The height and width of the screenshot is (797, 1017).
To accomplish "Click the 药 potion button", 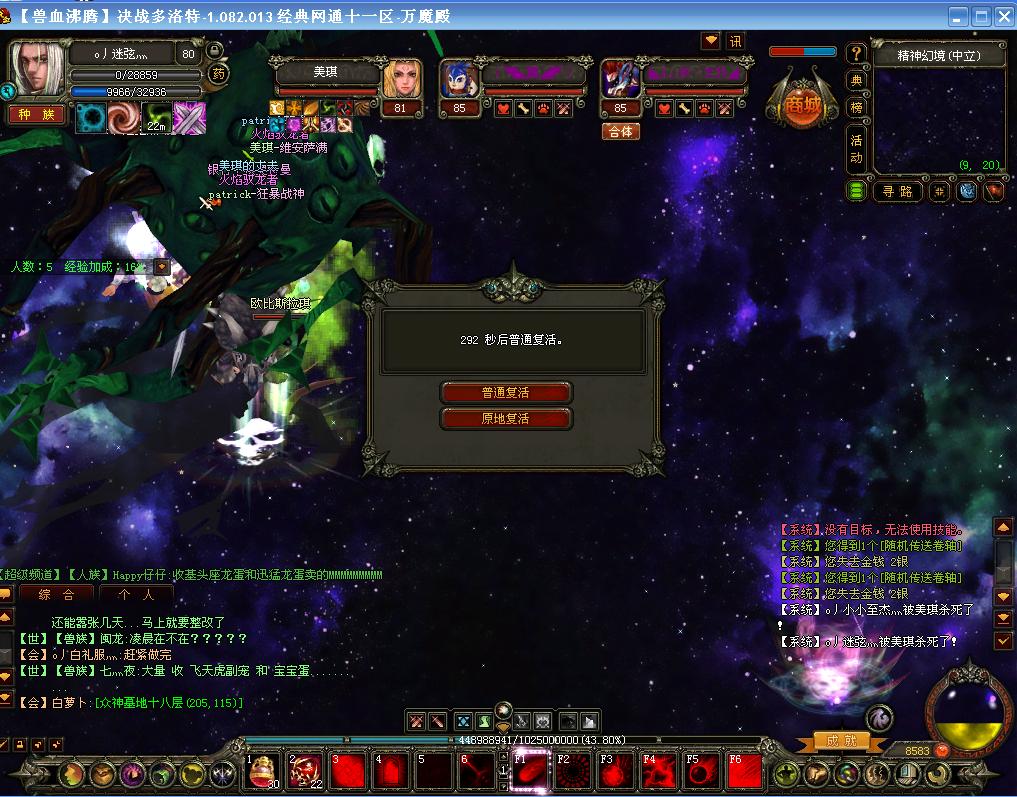I will pyautogui.click(x=218, y=73).
